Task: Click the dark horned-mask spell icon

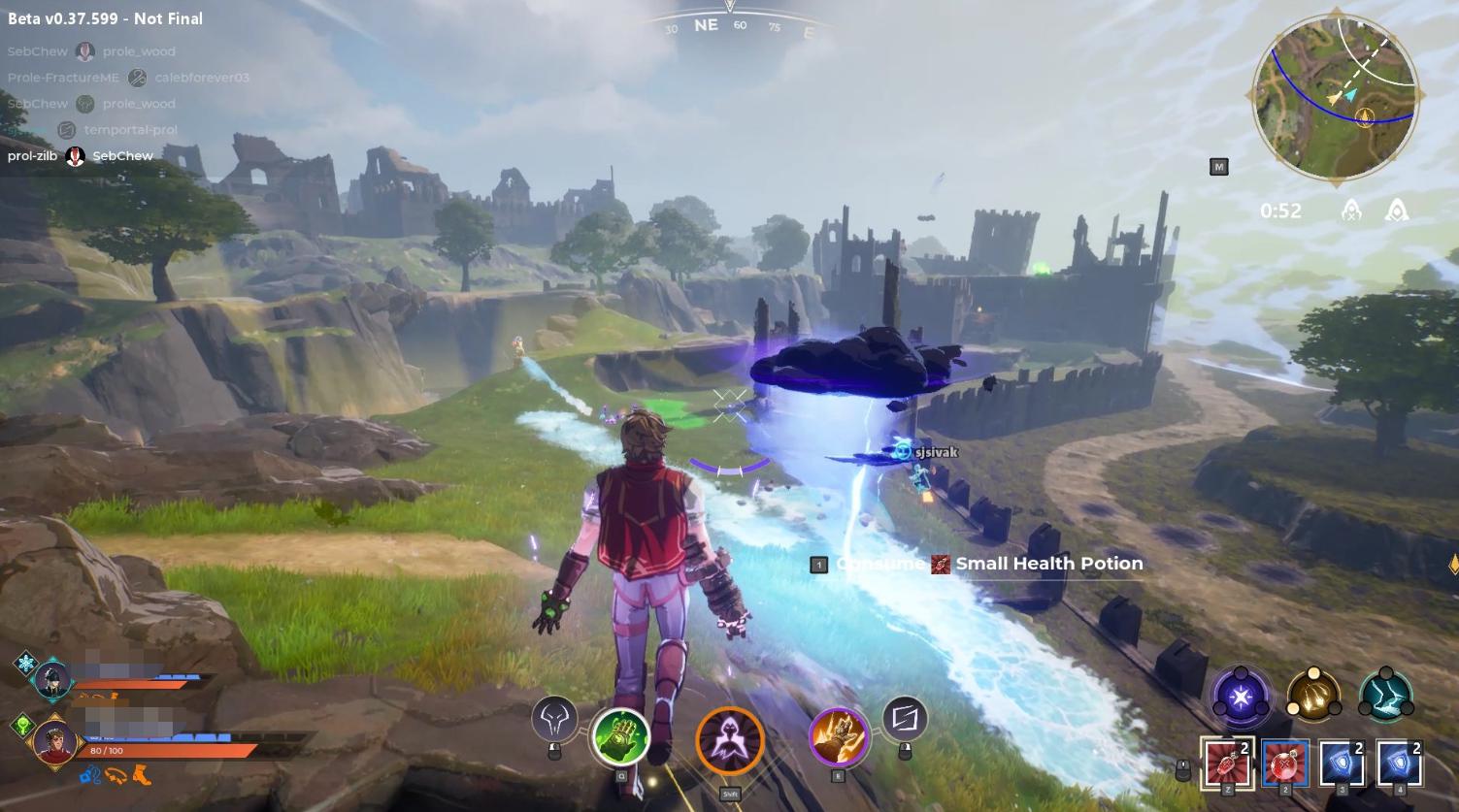Action: coord(554,719)
